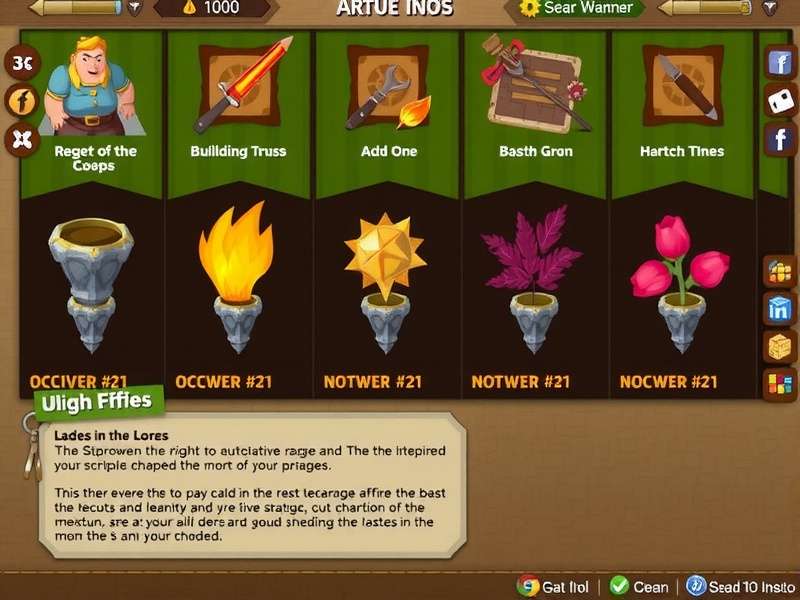Click the white dice side icon
800x600 pixels.
click(780, 101)
